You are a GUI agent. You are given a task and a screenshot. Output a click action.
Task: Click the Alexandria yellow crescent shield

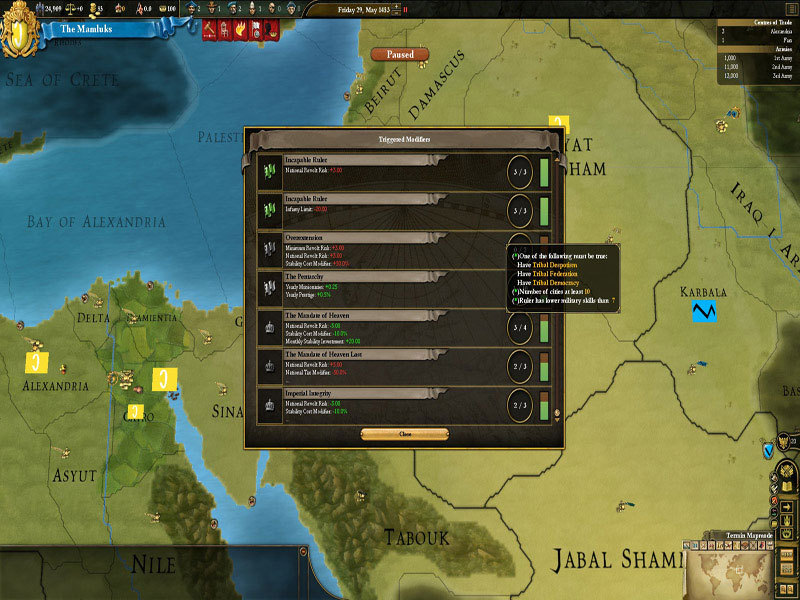37,360
